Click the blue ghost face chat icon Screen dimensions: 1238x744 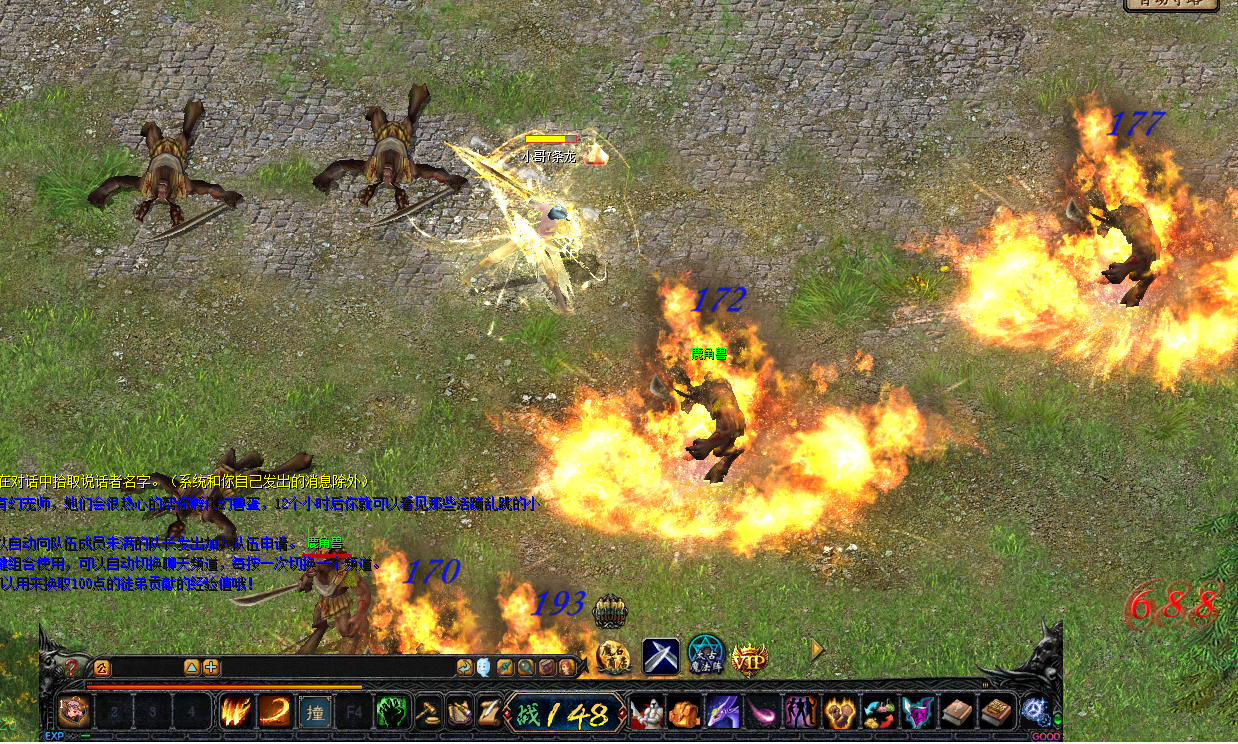484,667
